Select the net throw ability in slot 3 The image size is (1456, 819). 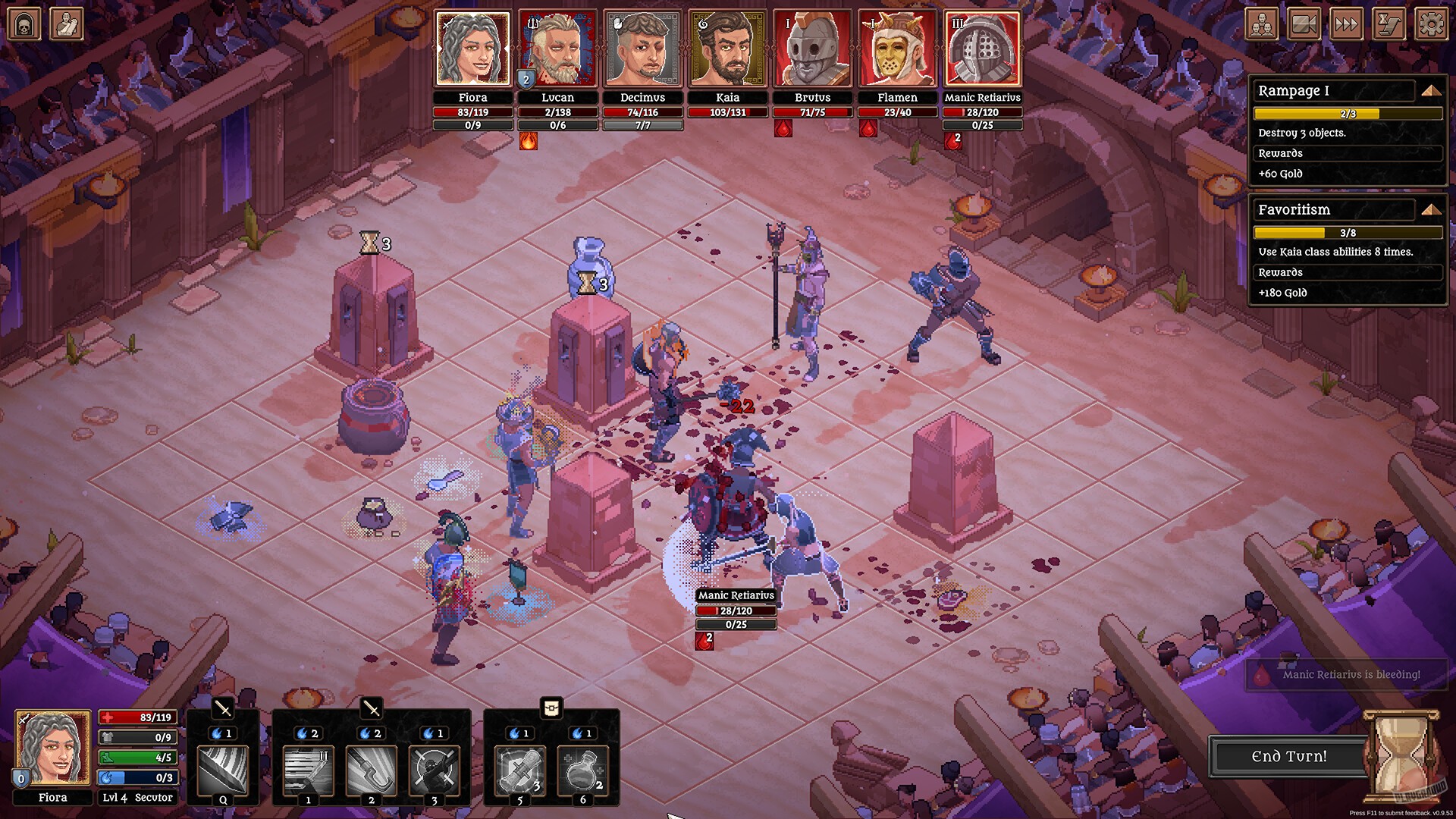434,771
